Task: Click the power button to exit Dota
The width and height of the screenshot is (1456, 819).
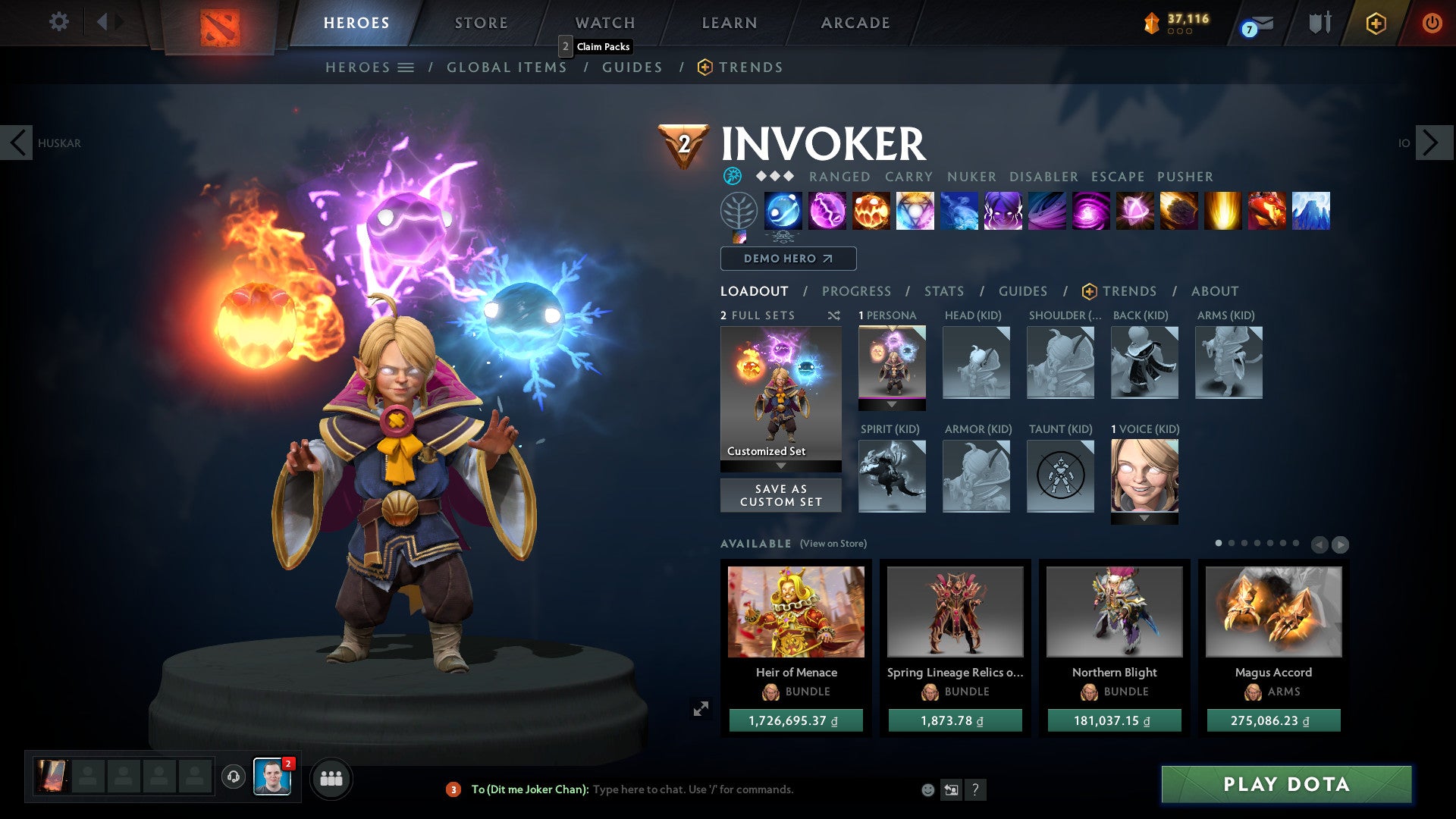Action: 1432,23
